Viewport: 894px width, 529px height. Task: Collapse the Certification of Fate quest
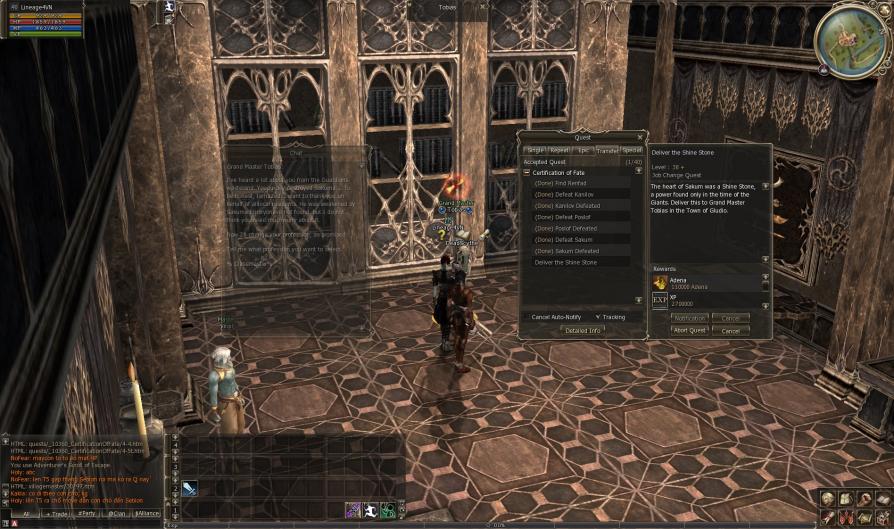coord(527,173)
